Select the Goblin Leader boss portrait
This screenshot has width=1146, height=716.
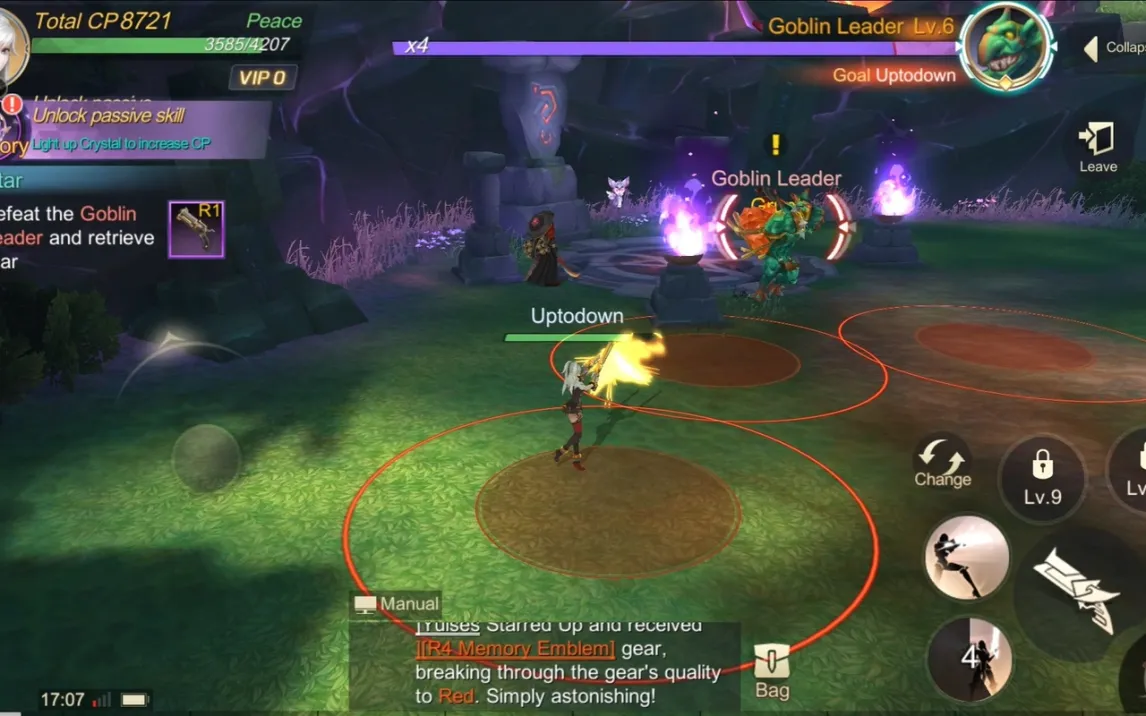[1005, 47]
